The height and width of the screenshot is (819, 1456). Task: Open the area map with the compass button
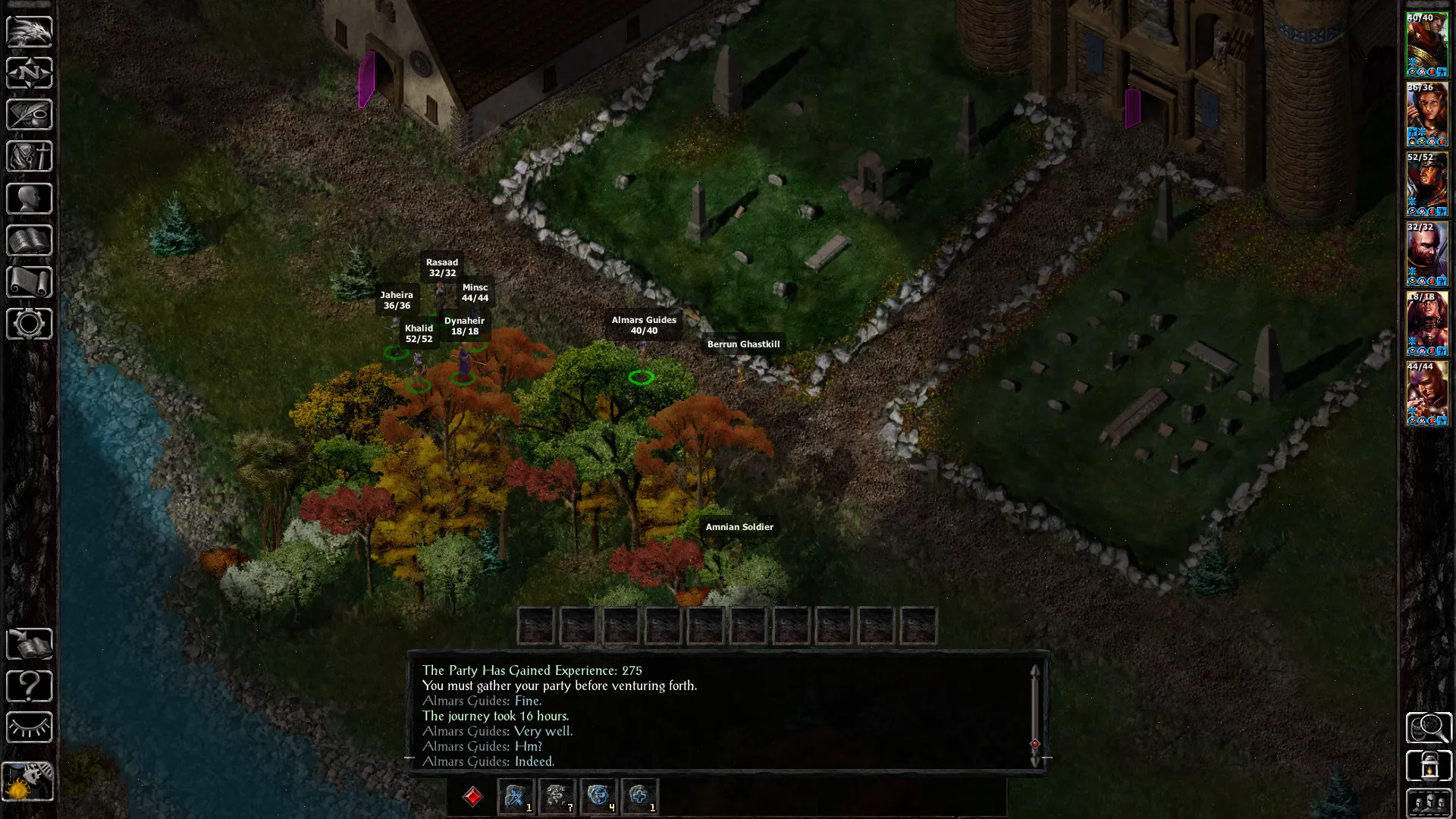(30, 74)
